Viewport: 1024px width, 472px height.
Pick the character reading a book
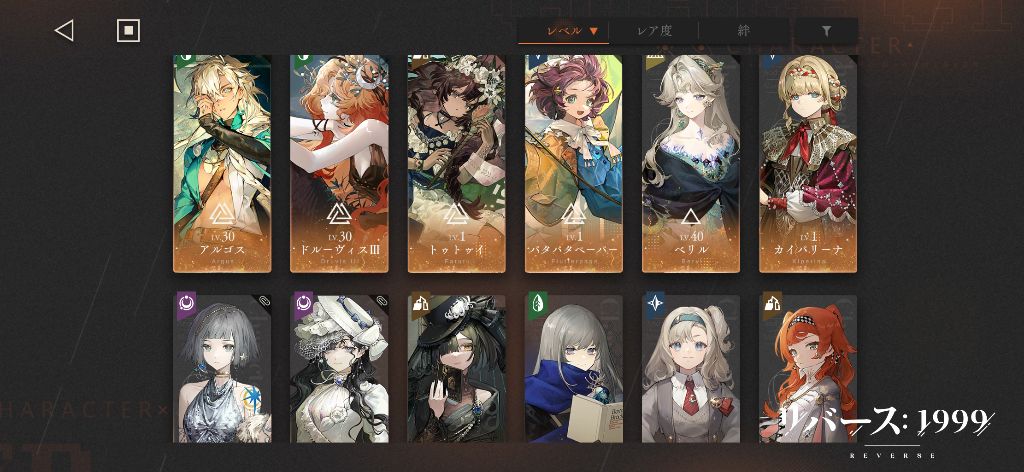click(574, 368)
